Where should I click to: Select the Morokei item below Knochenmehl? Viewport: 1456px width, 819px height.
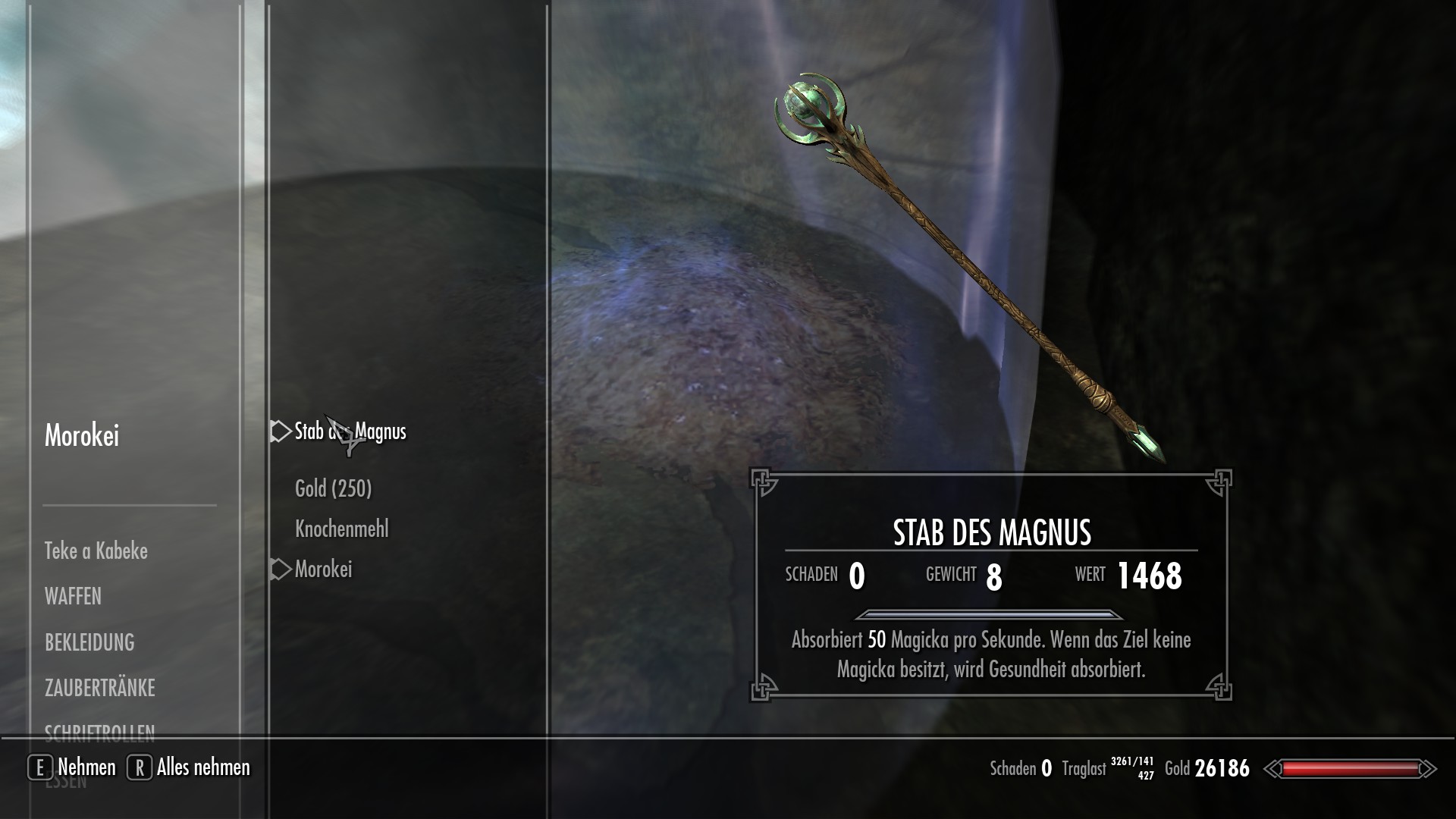coord(323,570)
